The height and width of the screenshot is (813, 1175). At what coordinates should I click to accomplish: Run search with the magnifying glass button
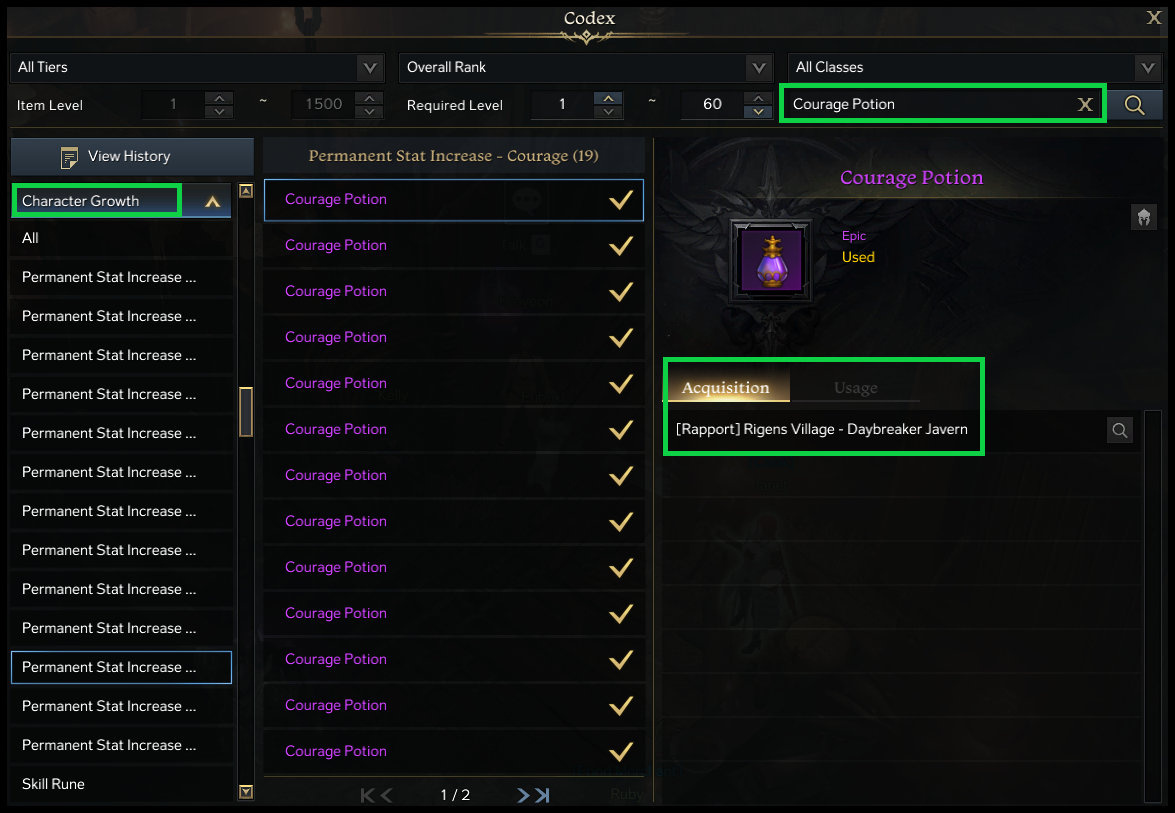click(x=1134, y=104)
